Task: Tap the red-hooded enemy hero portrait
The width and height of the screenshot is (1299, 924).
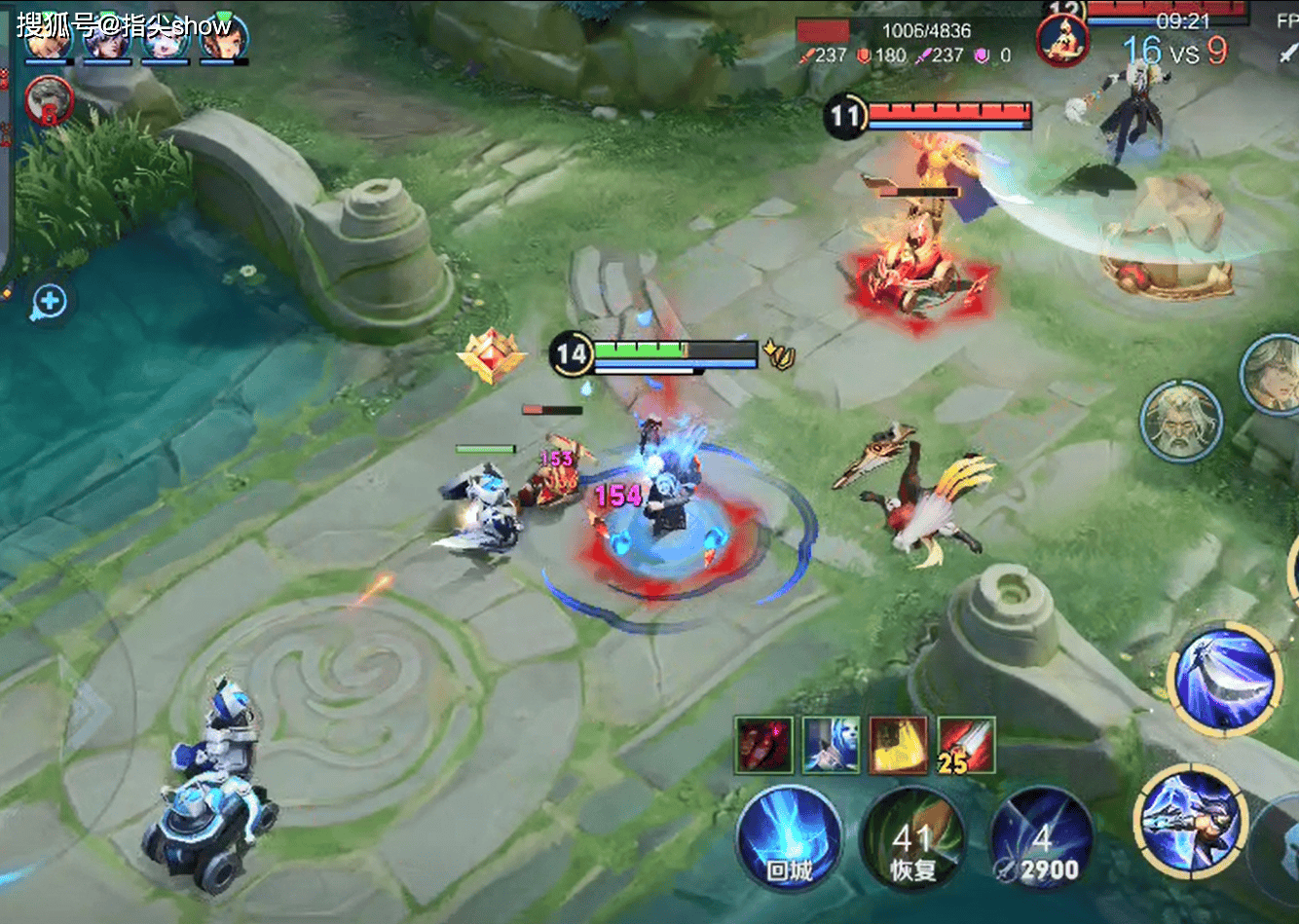Action: coord(1062,41)
